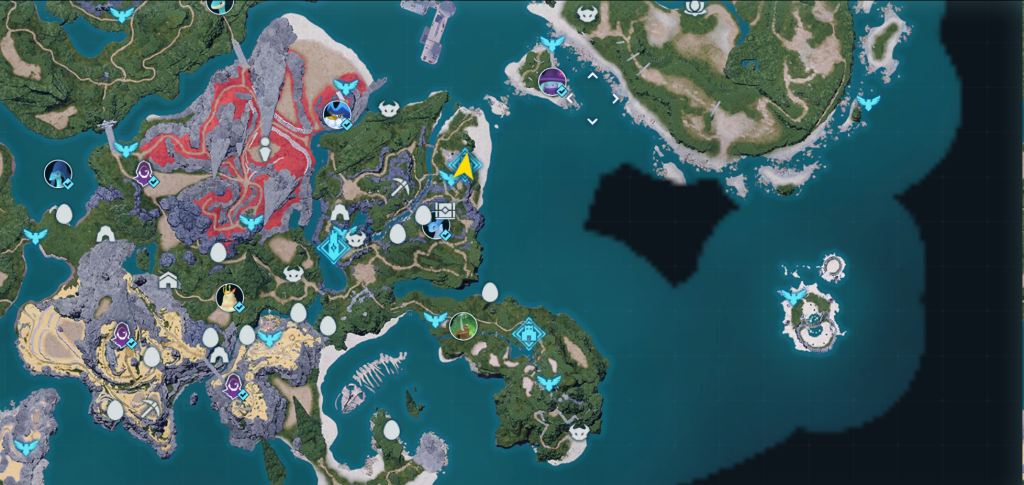Click the yellow player arrow marker
This screenshot has width=1024, height=485.
pyautogui.click(x=463, y=166)
